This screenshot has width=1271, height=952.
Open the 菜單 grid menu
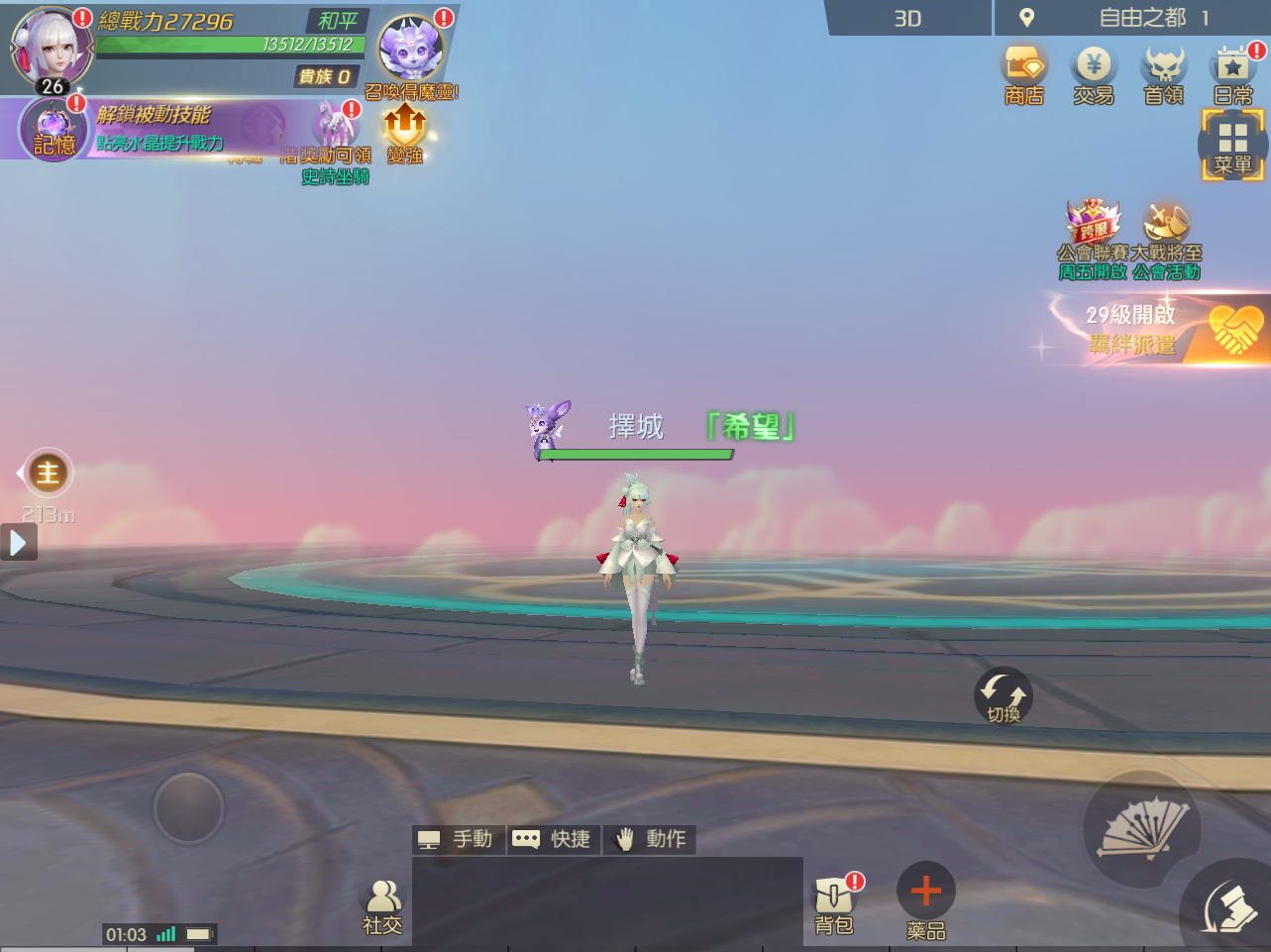[1231, 144]
